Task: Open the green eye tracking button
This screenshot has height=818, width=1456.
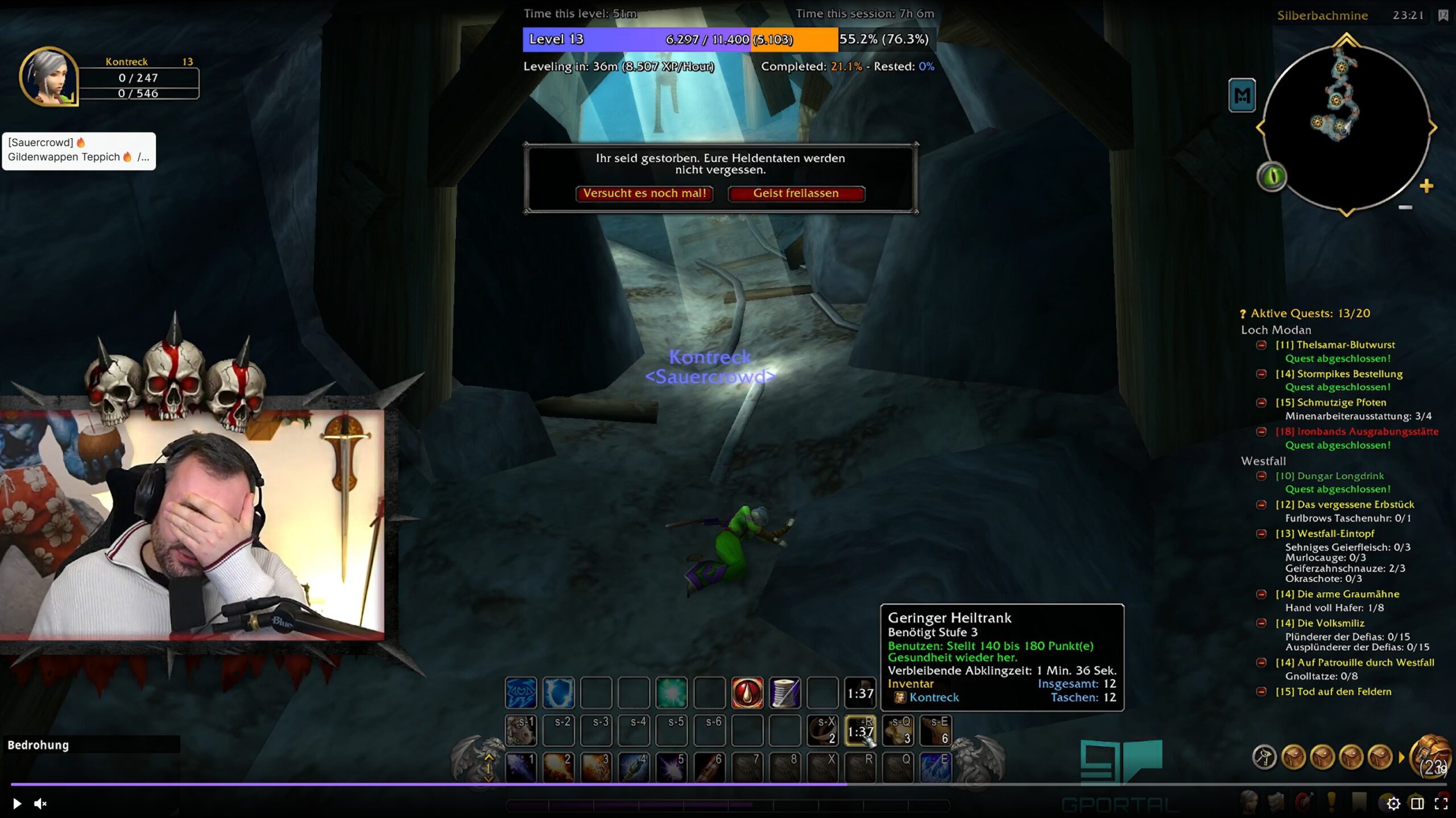Action: [x=1272, y=176]
